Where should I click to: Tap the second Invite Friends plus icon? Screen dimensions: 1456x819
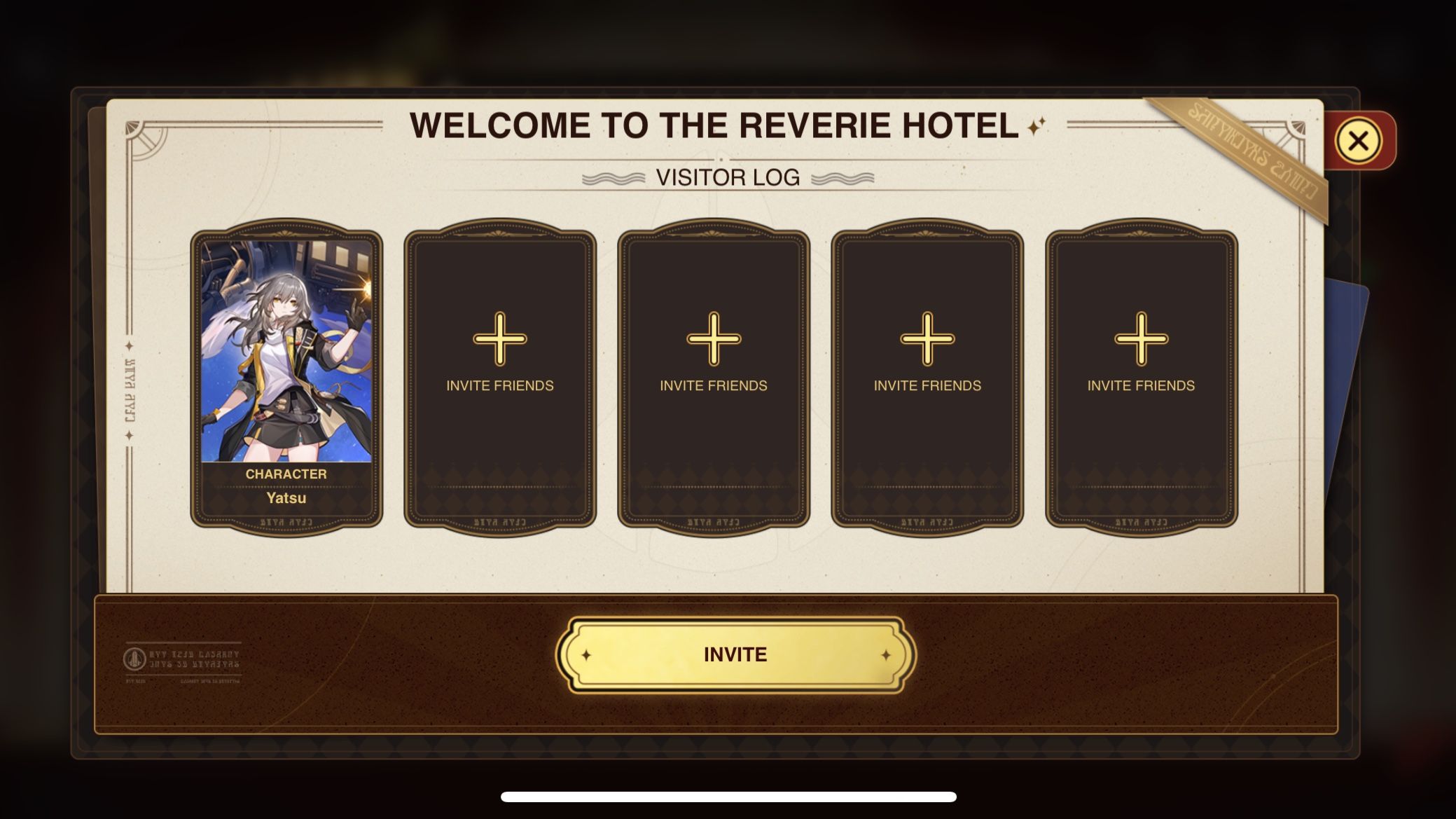coord(713,341)
